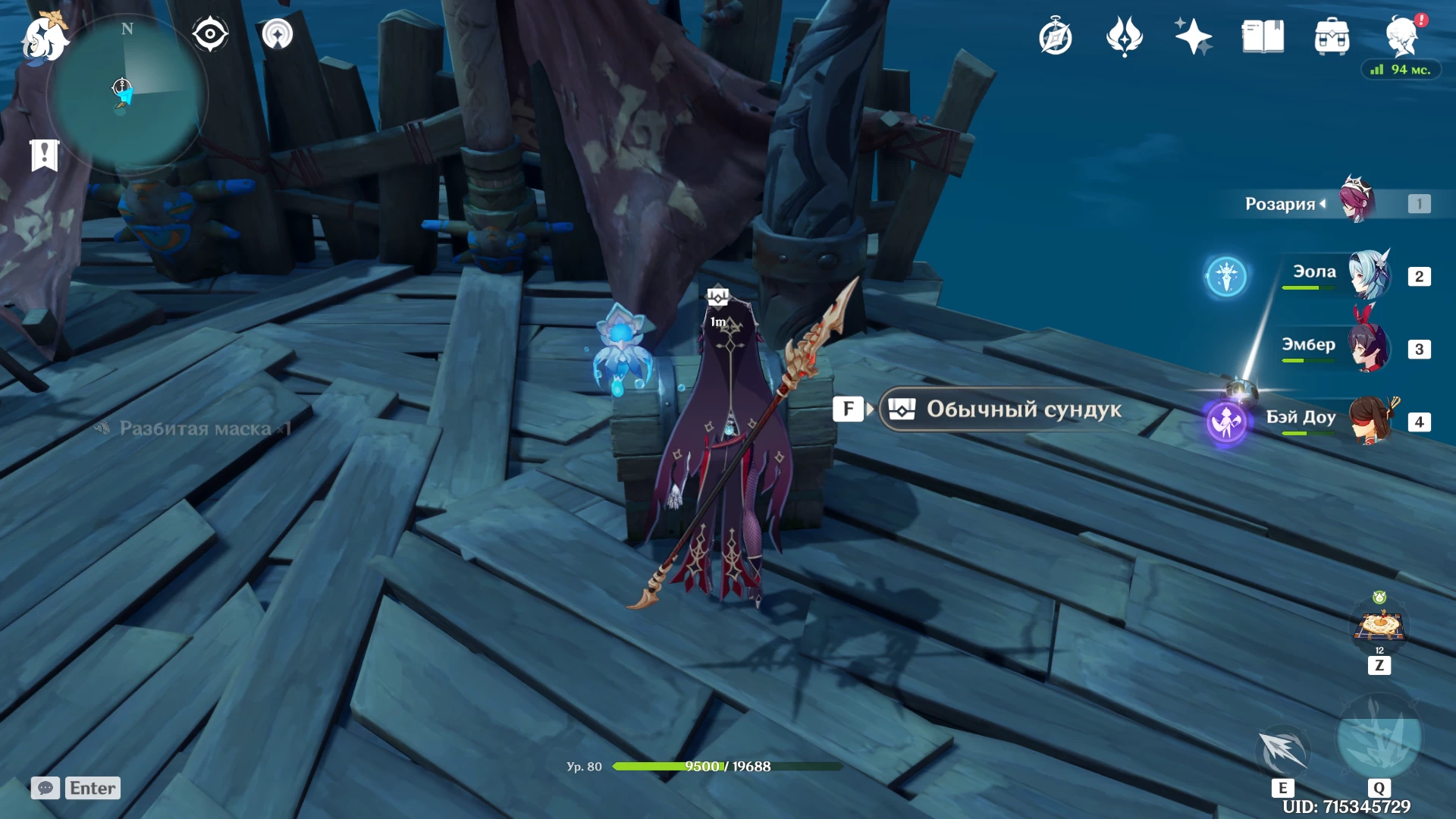The height and width of the screenshot is (819, 1456).
Task: Open the battle pass flame-leaf icon
Action: tap(1124, 36)
